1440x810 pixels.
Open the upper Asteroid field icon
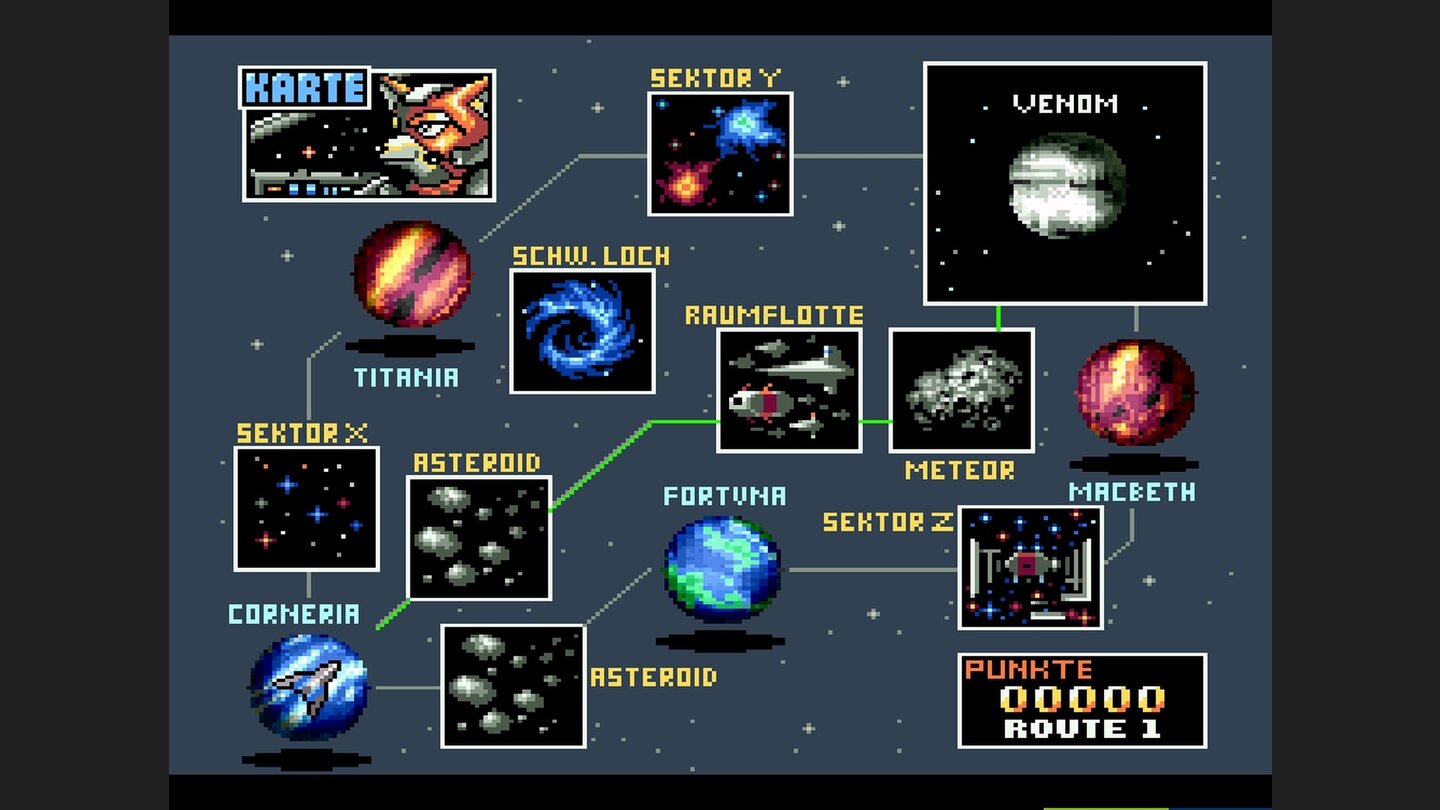pos(480,537)
